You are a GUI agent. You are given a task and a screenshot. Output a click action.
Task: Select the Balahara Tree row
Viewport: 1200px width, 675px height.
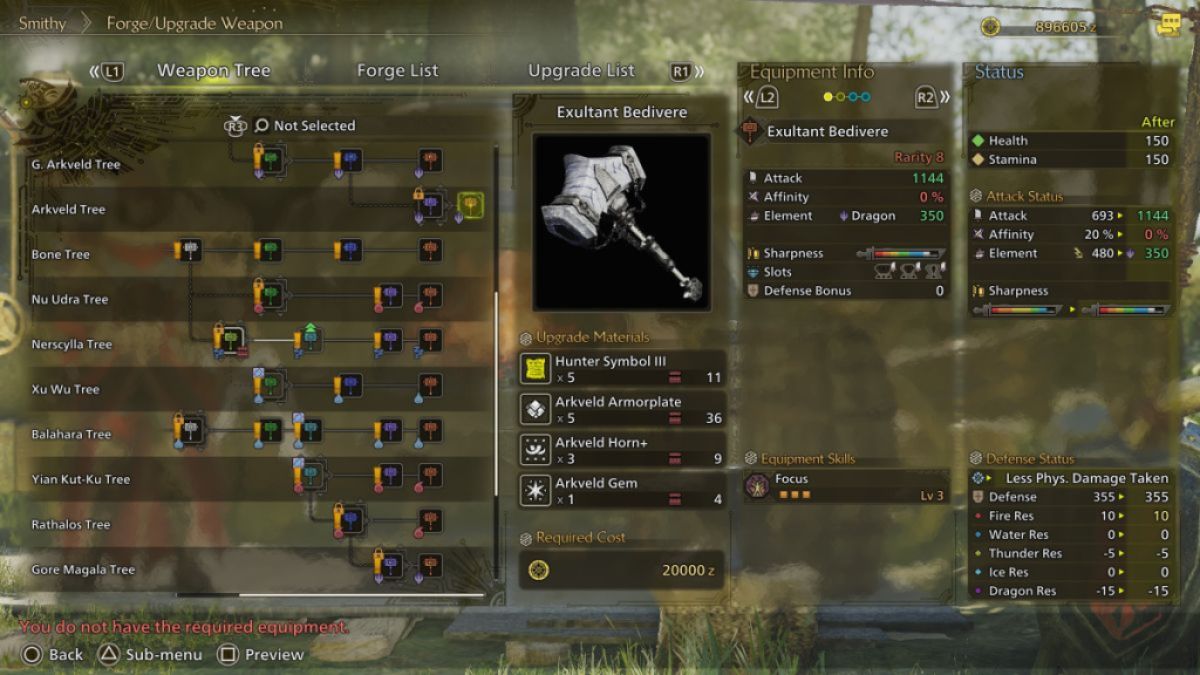tap(71, 435)
